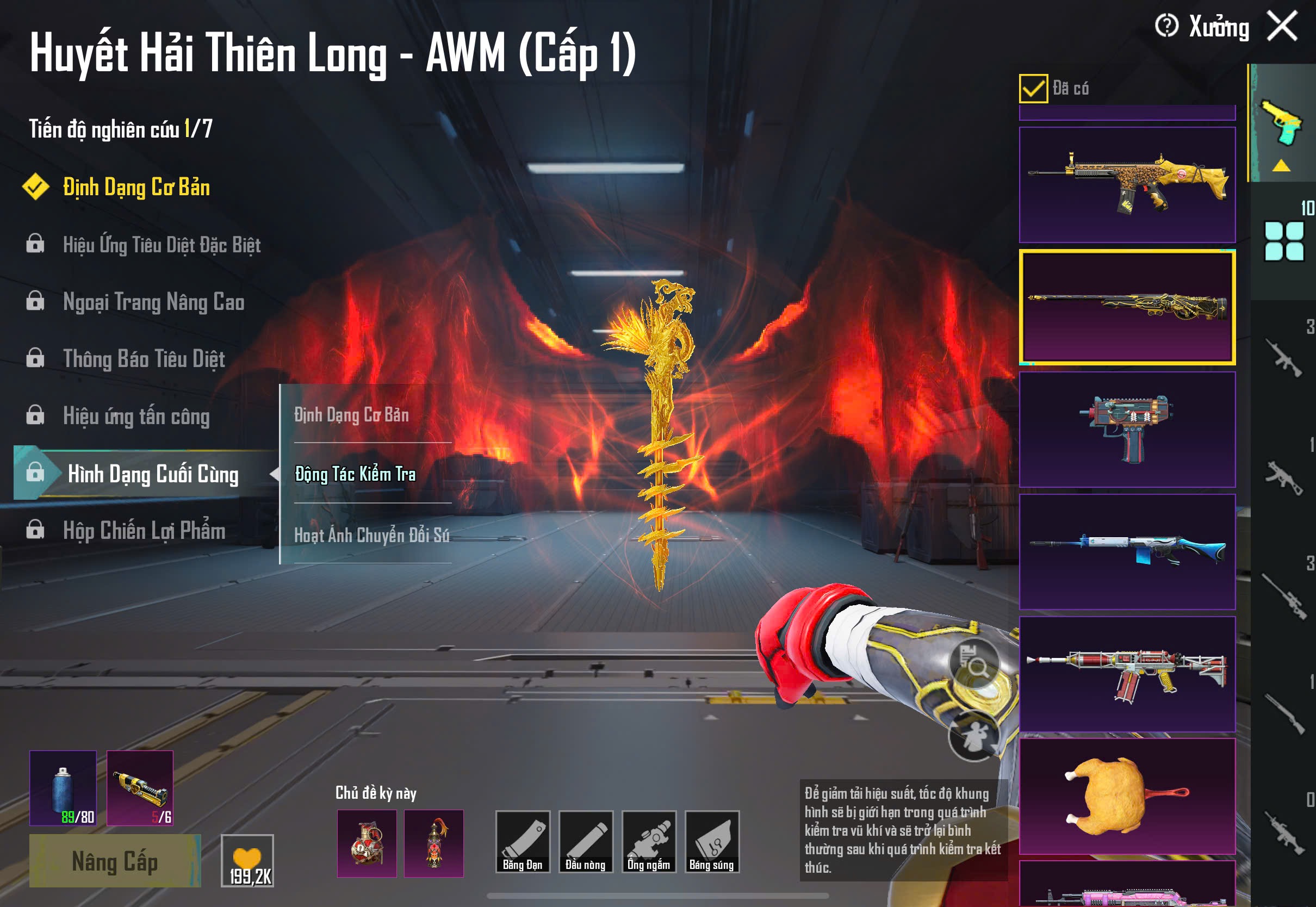Select Định Dạng Cơ Bản research stage
Image resolution: width=1316 pixels, height=907 pixels.
136,188
